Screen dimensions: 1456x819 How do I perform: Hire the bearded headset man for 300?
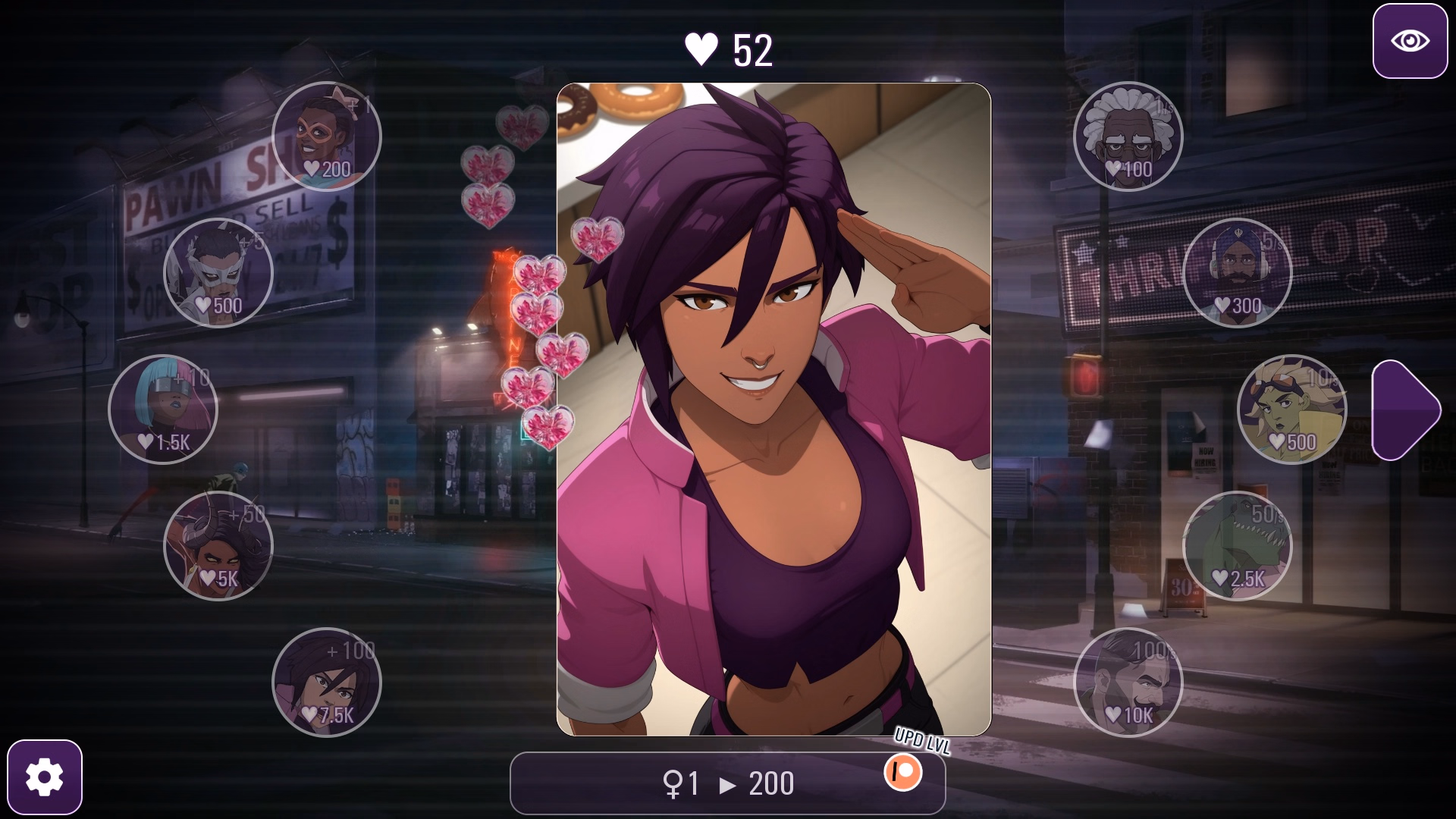click(x=1237, y=273)
